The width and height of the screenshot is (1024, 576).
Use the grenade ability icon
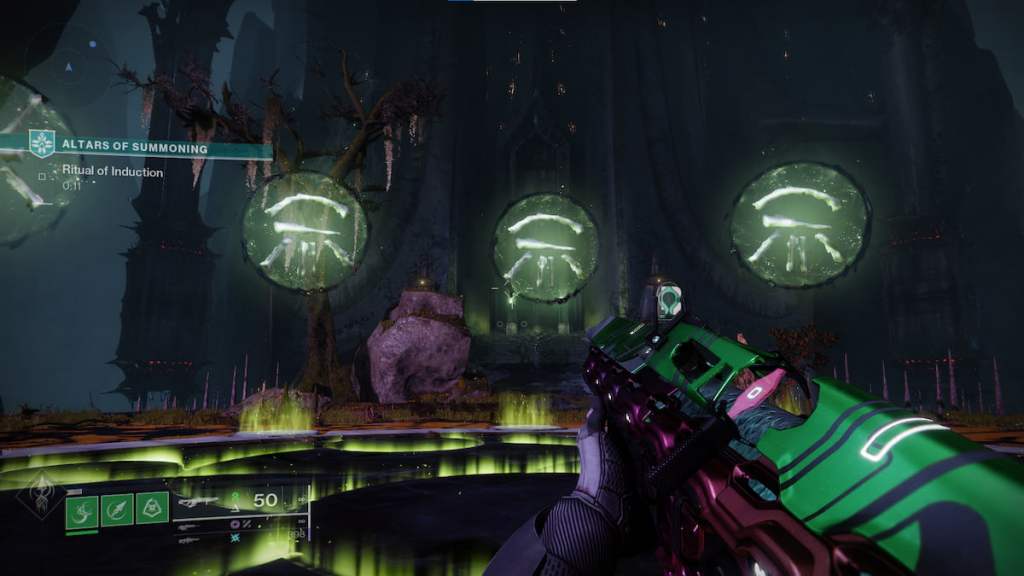point(82,510)
